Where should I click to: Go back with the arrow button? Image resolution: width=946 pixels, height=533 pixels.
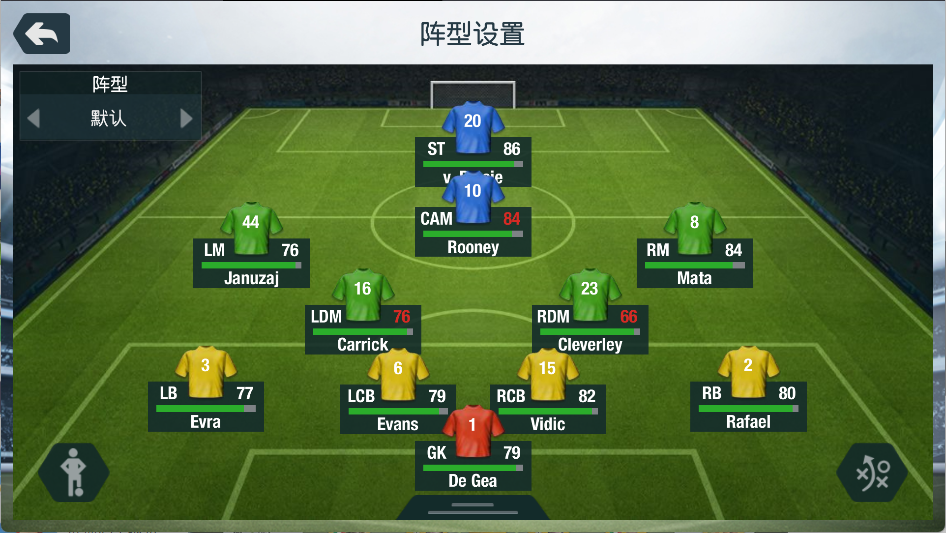[42, 34]
